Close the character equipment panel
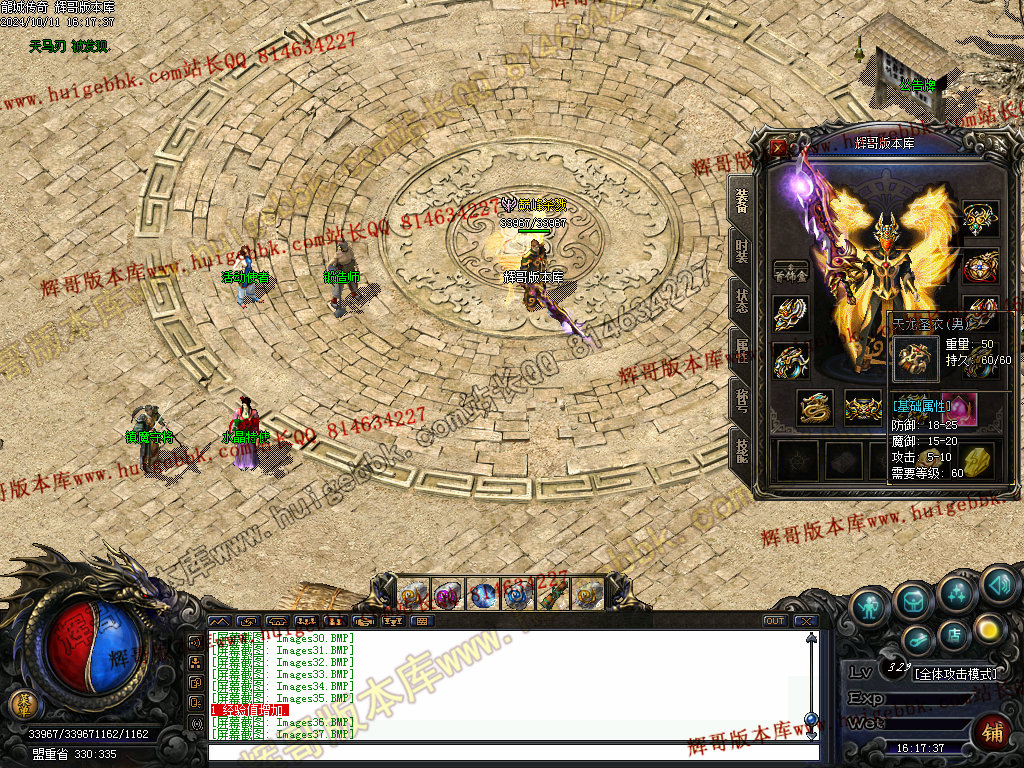 pyautogui.click(x=778, y=147)
